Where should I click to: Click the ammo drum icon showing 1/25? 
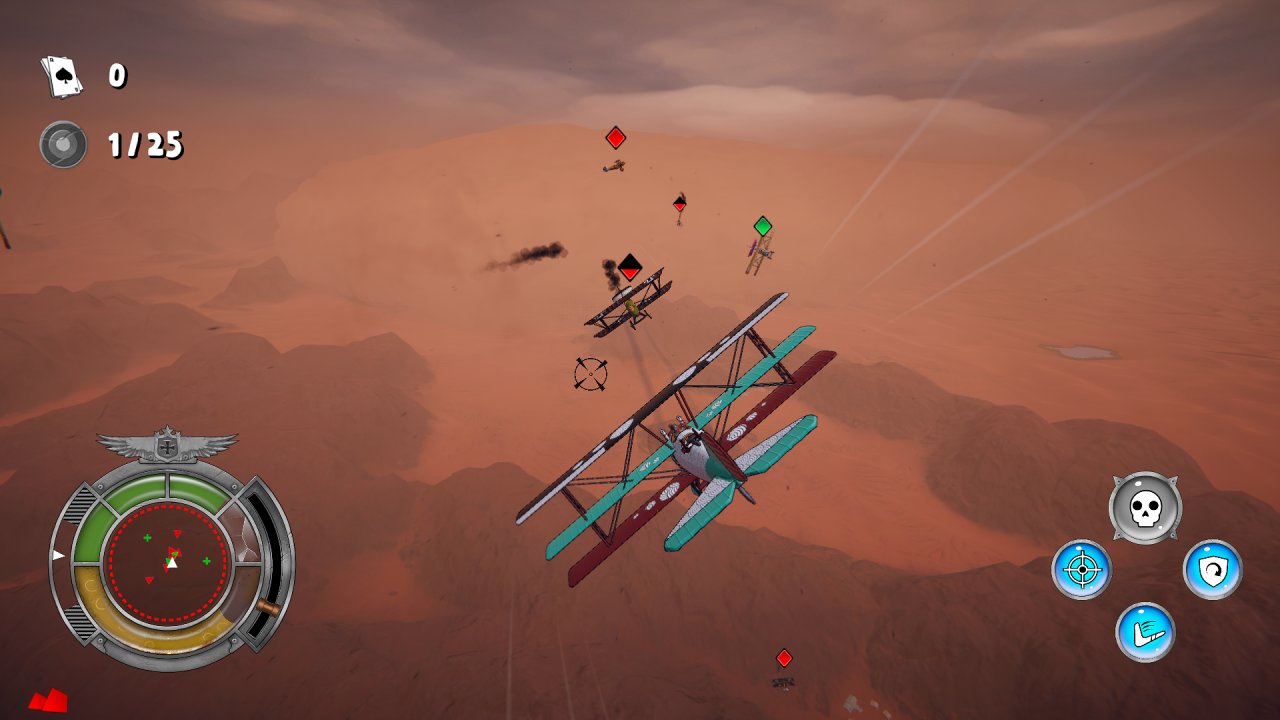(62, 143)
